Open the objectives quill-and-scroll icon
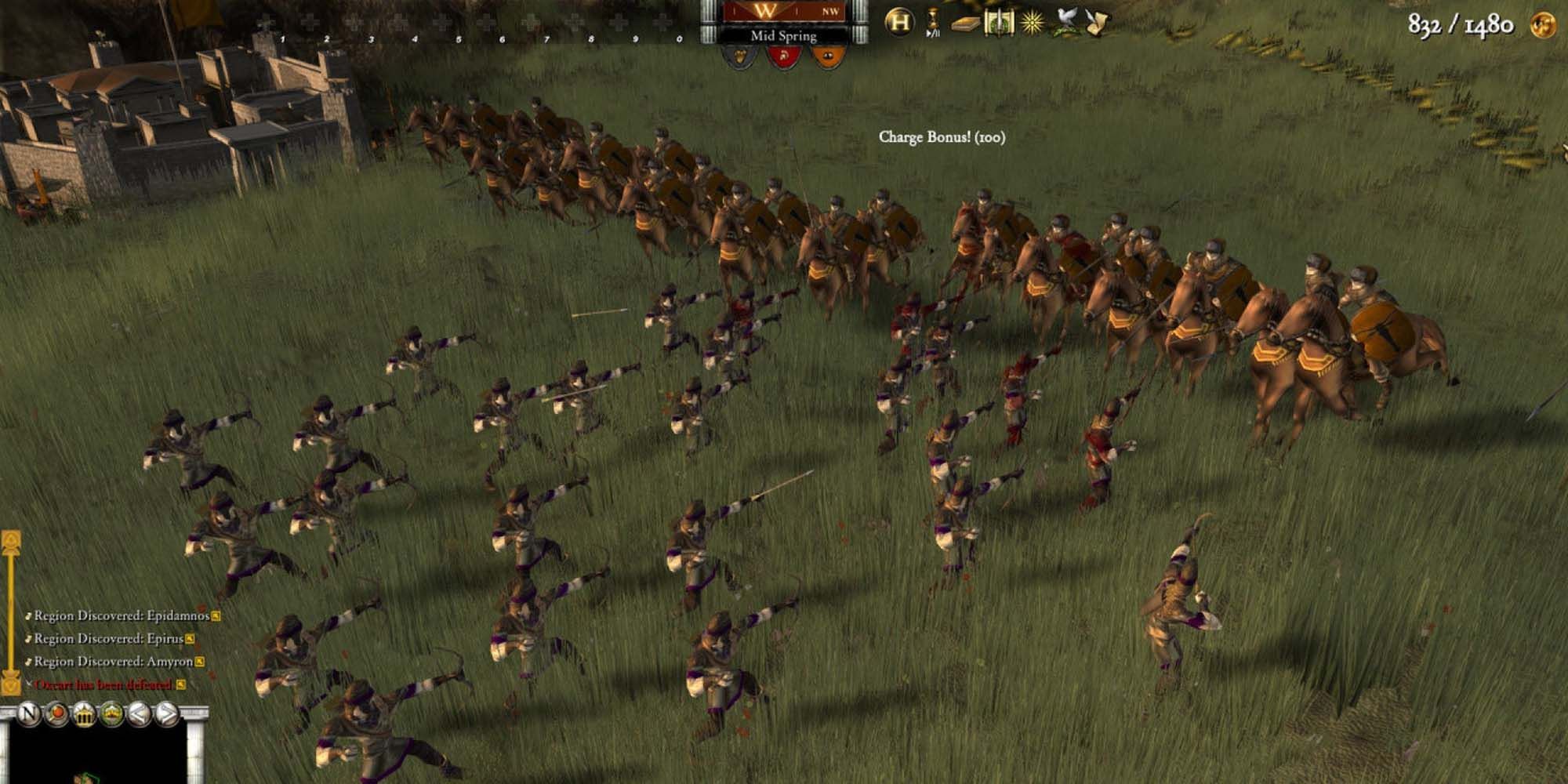 [1096, 21]
